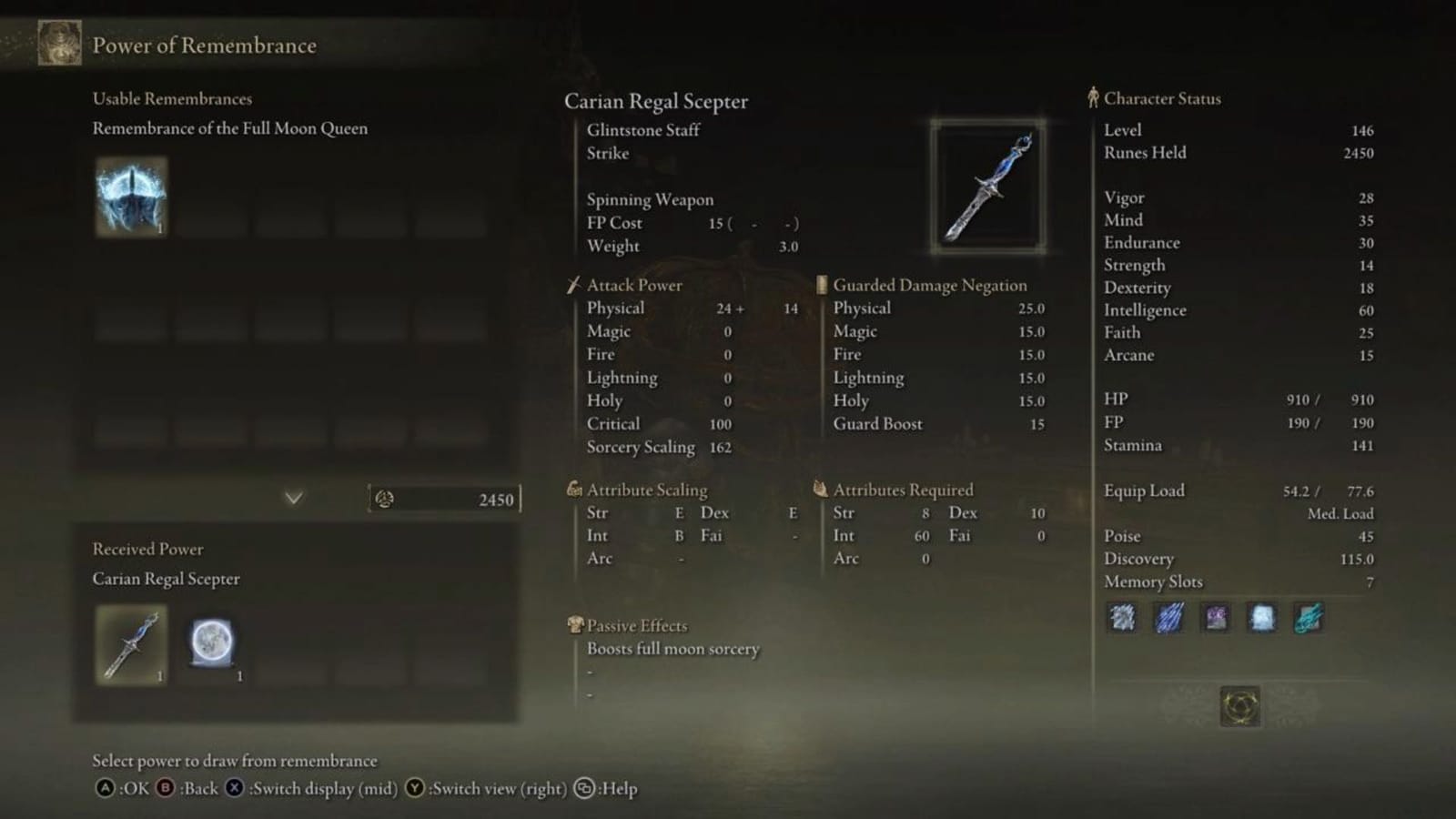Select the Carian Regal Scepter icon under Received Power
The height and width of the screenshot is (819, 1456).
point(130,644)
